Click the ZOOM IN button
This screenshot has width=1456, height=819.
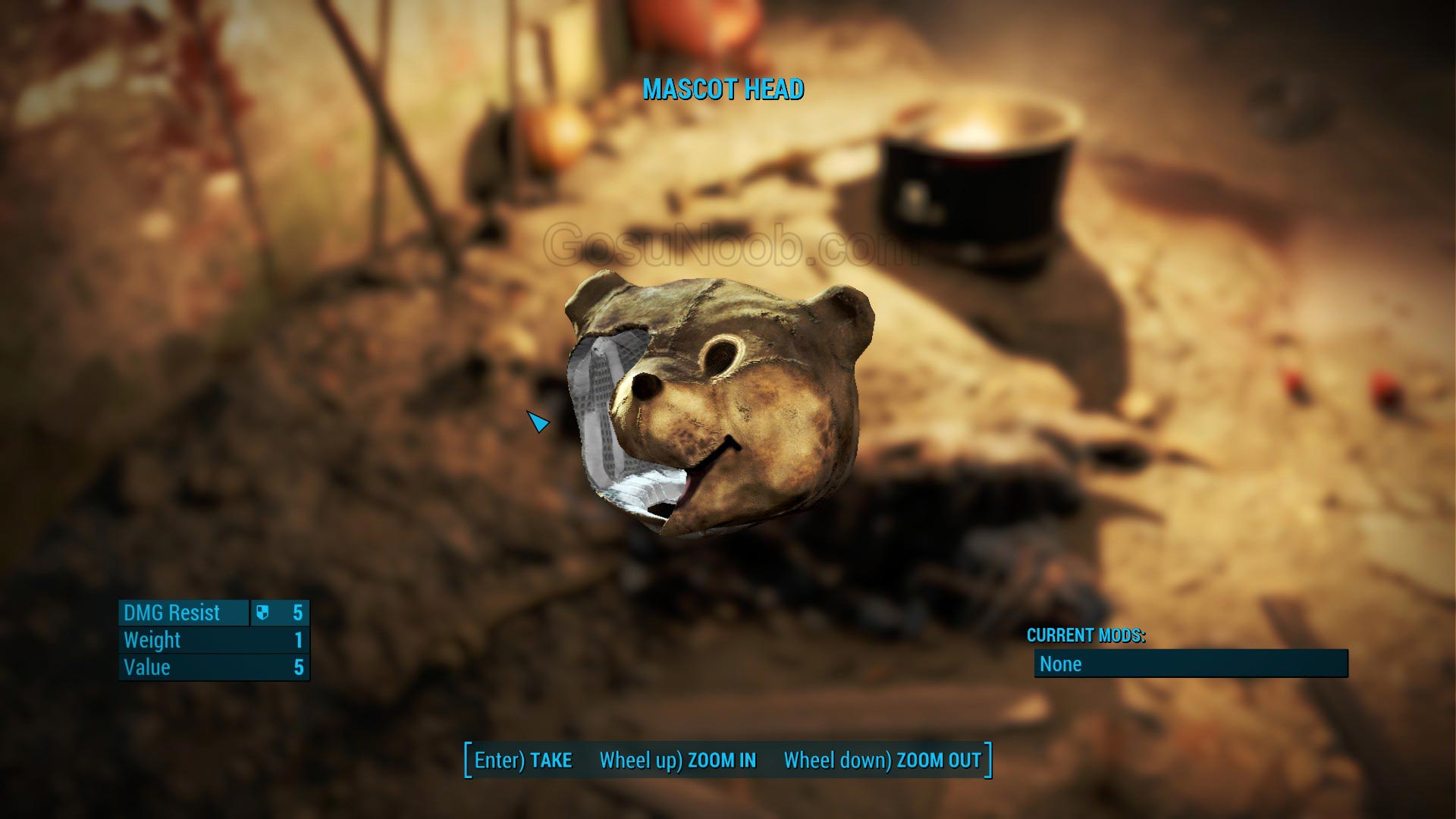tap(678, 760)
